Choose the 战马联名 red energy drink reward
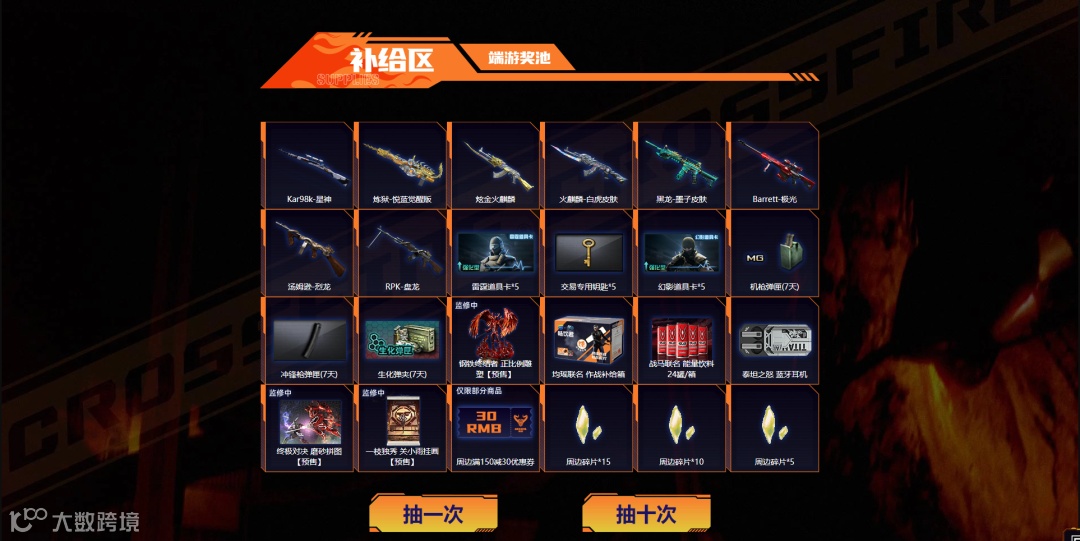The width and height of the screenshot is (1080, 541). 680,340
